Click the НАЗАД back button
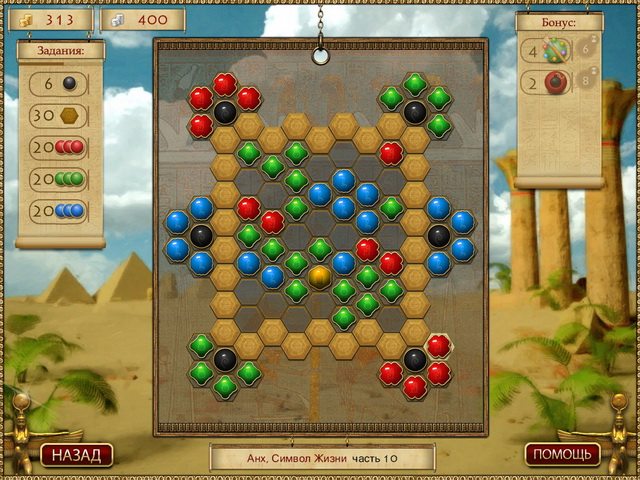 pyautogui.click(x=77, y=455)
